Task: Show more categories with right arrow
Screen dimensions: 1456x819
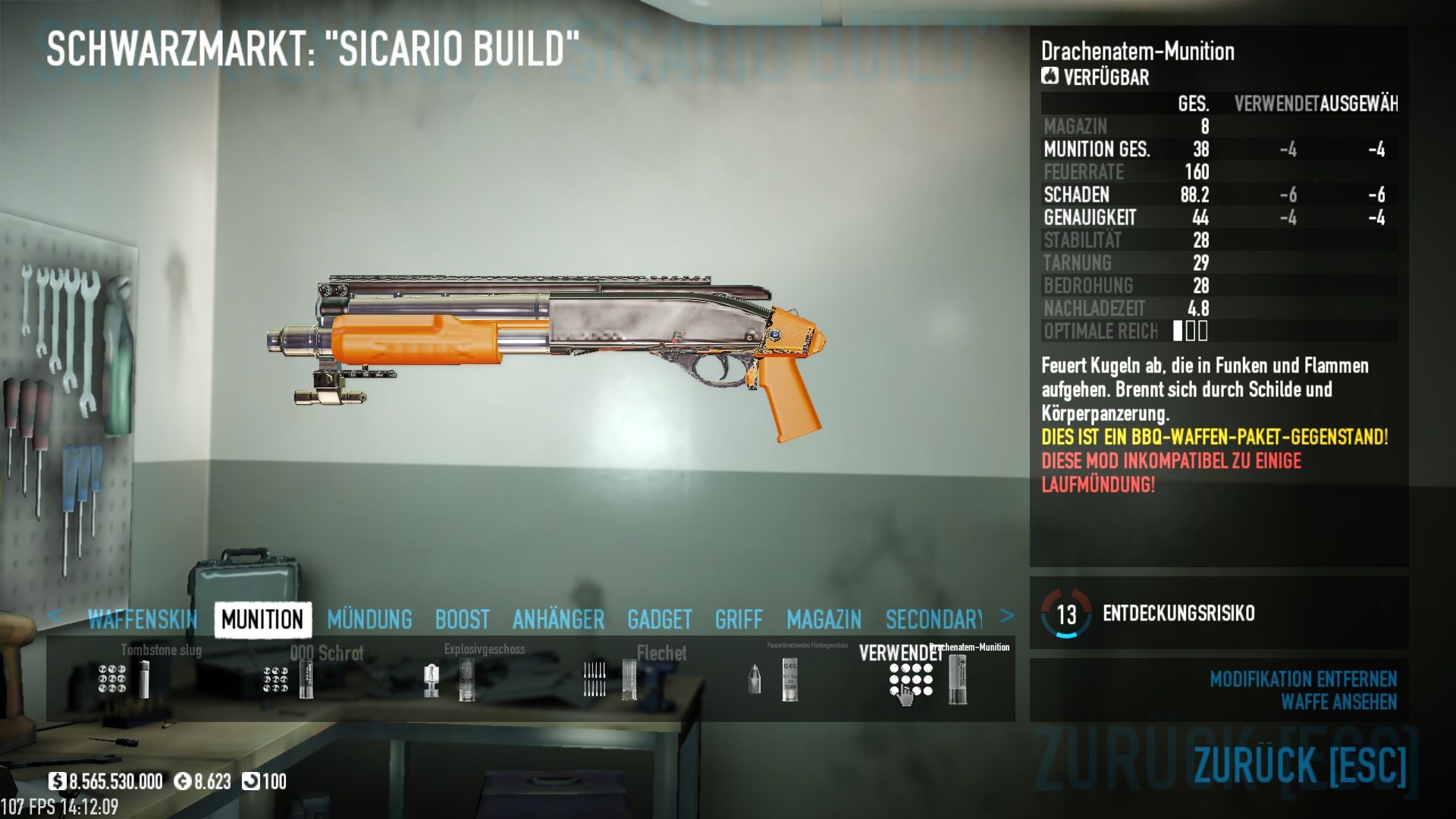Action: pyautogui.click(x=1007, y=616)
